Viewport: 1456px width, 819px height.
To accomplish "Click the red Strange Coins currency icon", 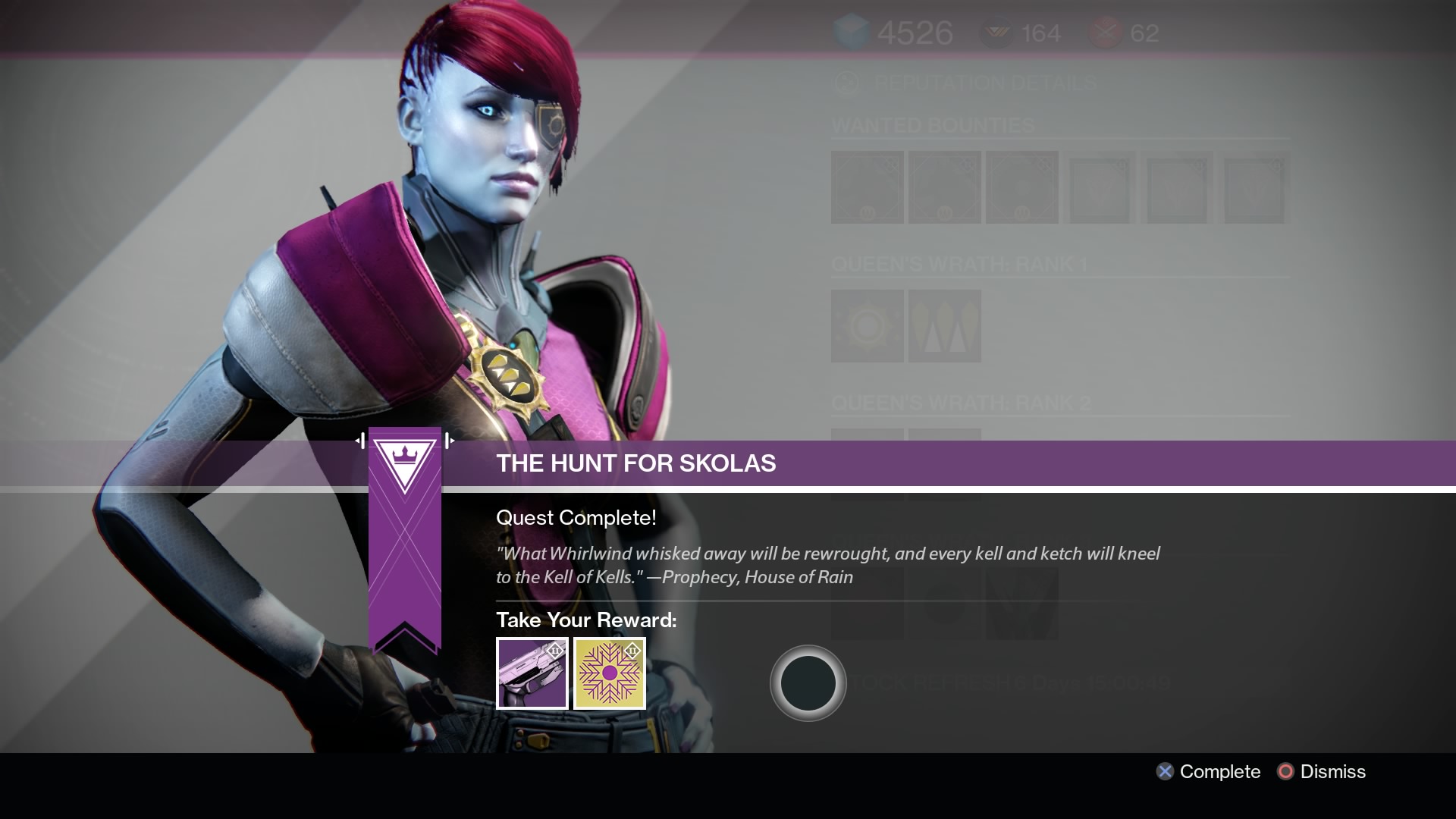I will click(1106, 31).
